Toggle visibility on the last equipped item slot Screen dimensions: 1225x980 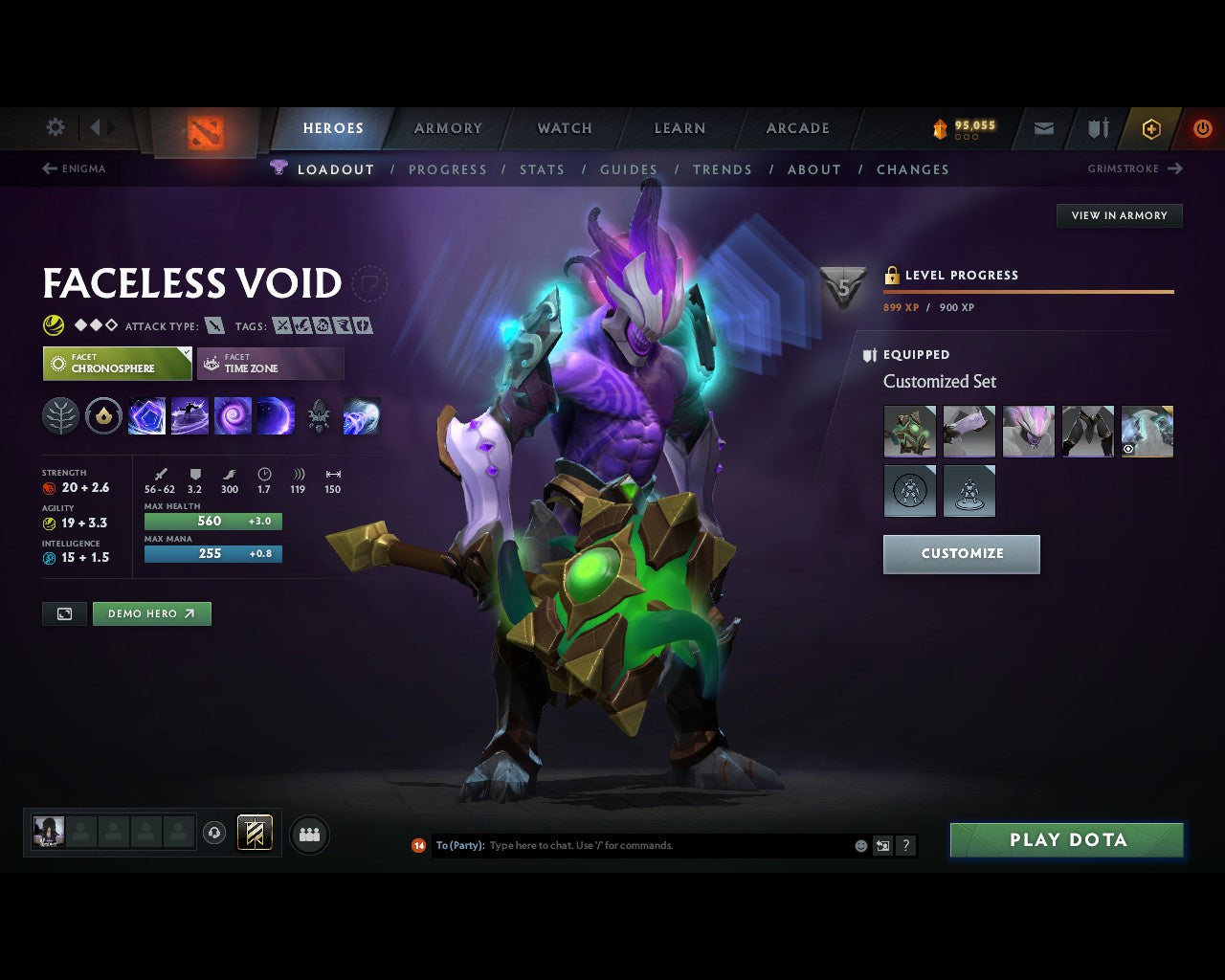tap(1129, 448)
